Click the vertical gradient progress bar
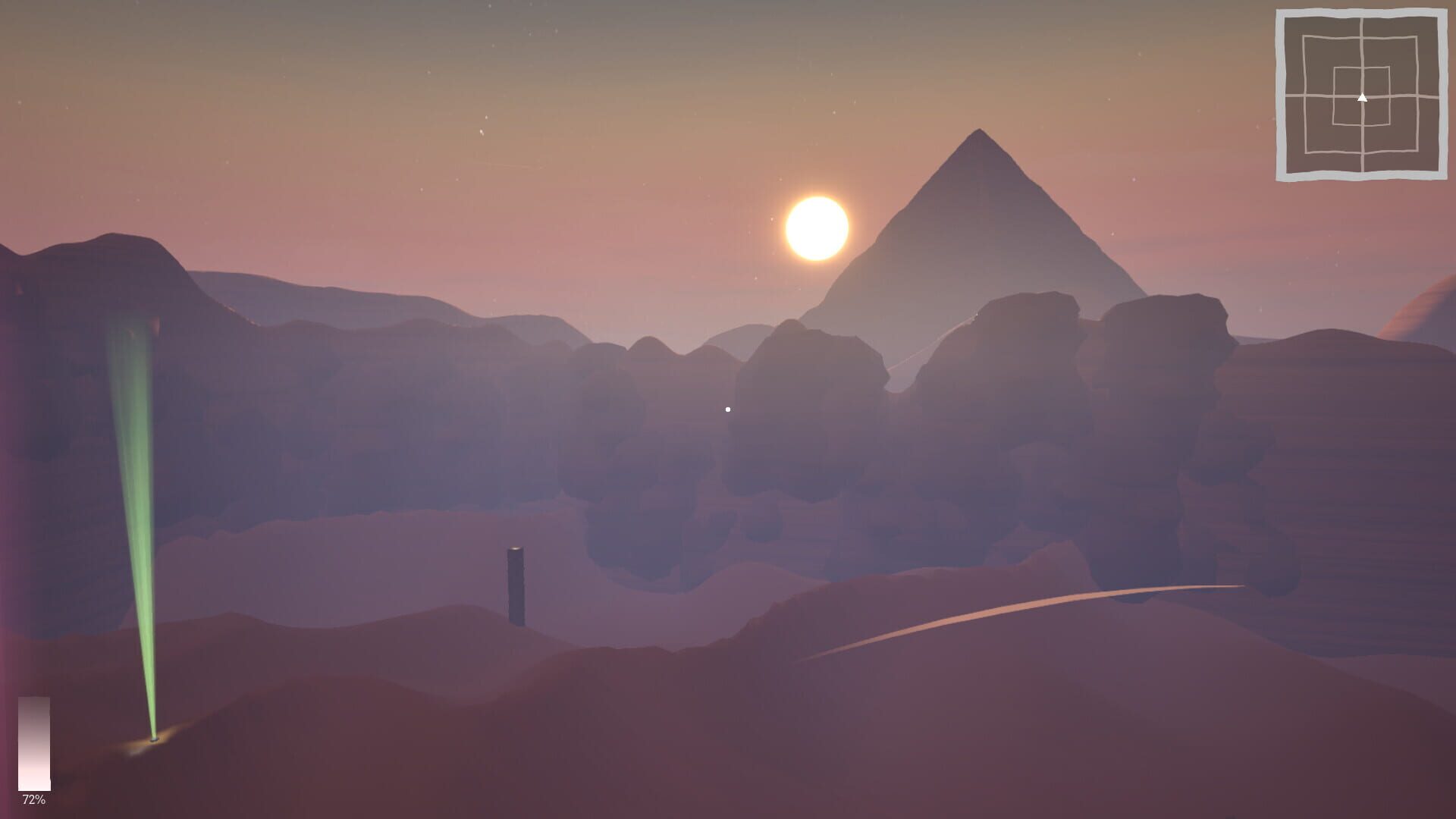This screenshot has height=819, width=1456. click(34, 743)
